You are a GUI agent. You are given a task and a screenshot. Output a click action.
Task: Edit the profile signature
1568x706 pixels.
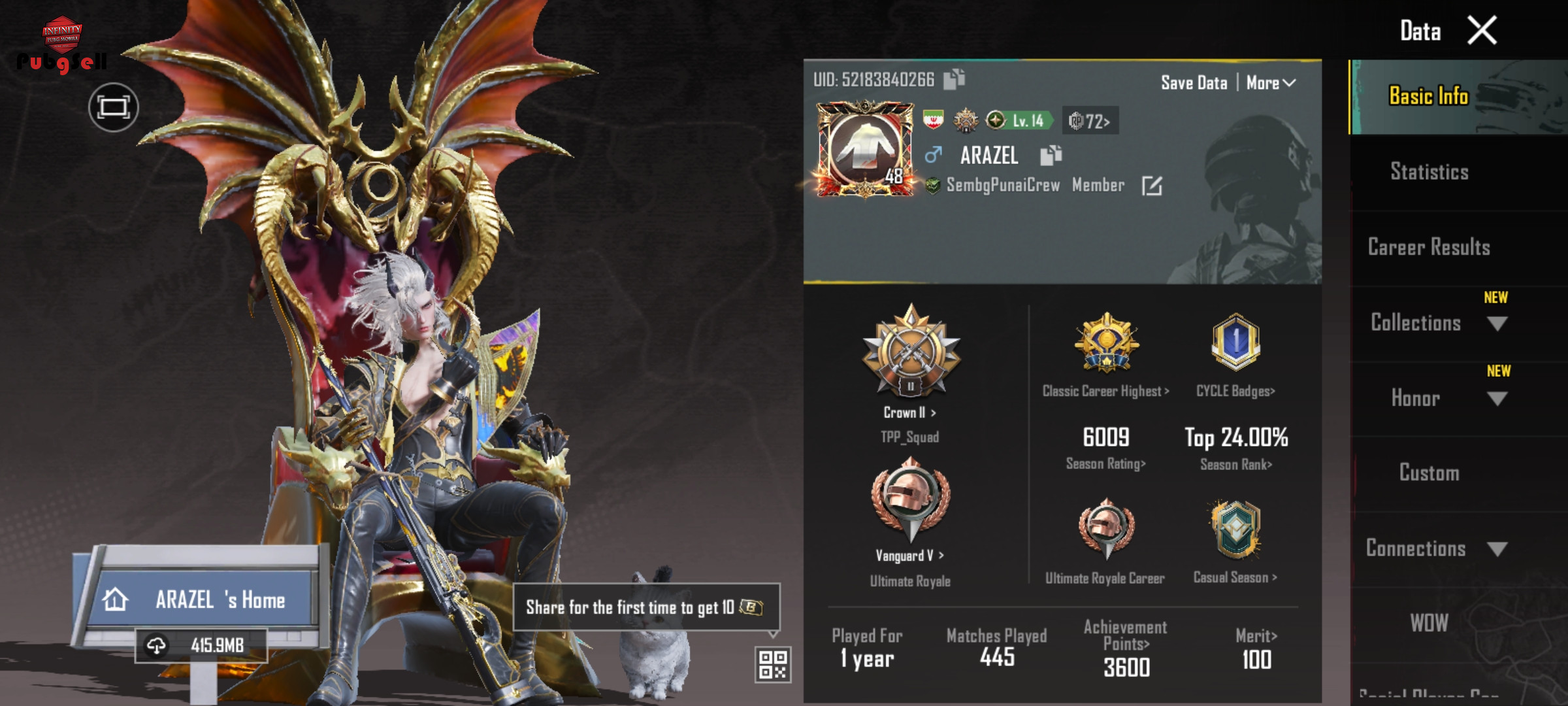1151,186
